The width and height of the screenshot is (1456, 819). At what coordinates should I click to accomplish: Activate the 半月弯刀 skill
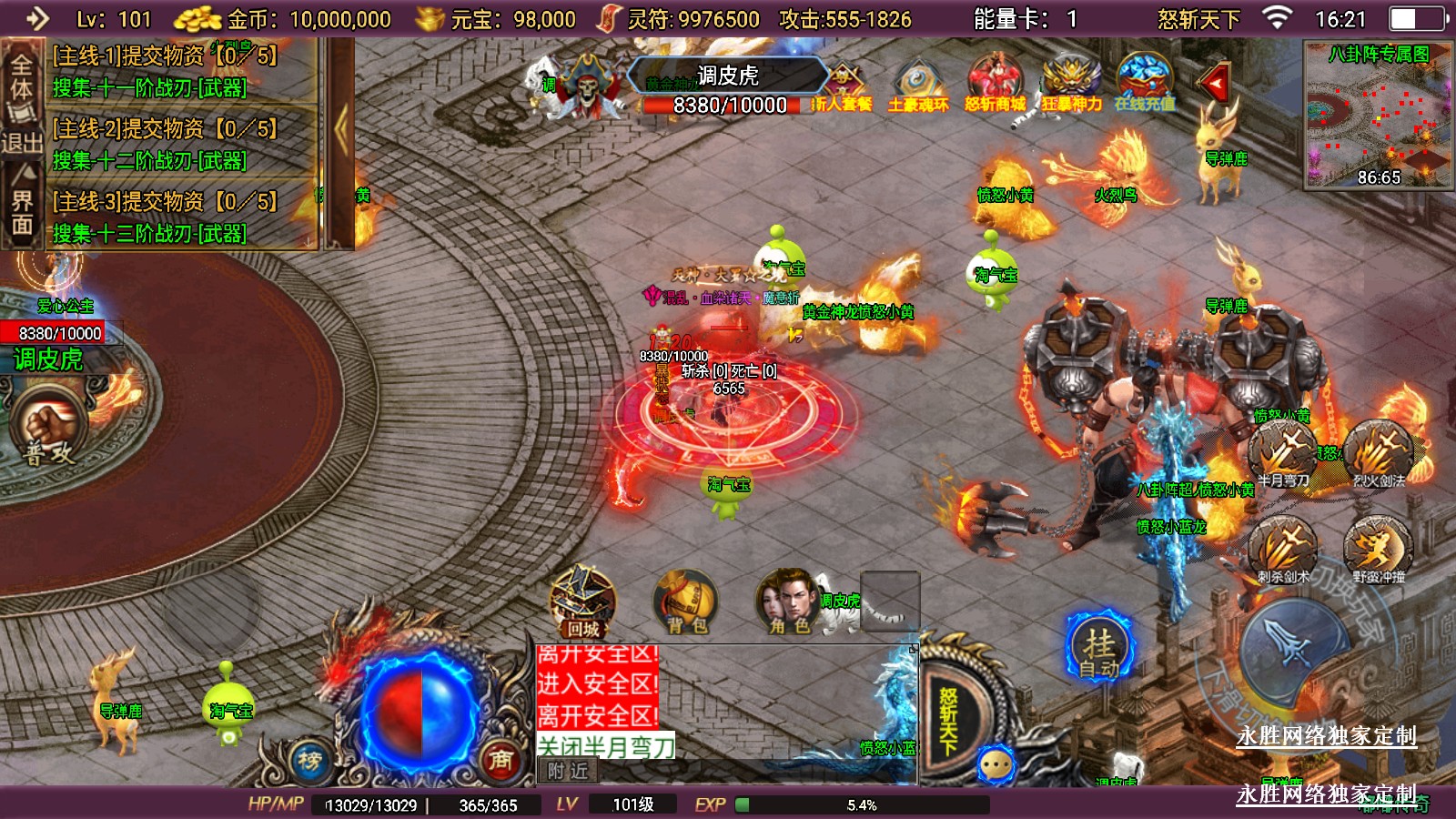point(1283,453)
